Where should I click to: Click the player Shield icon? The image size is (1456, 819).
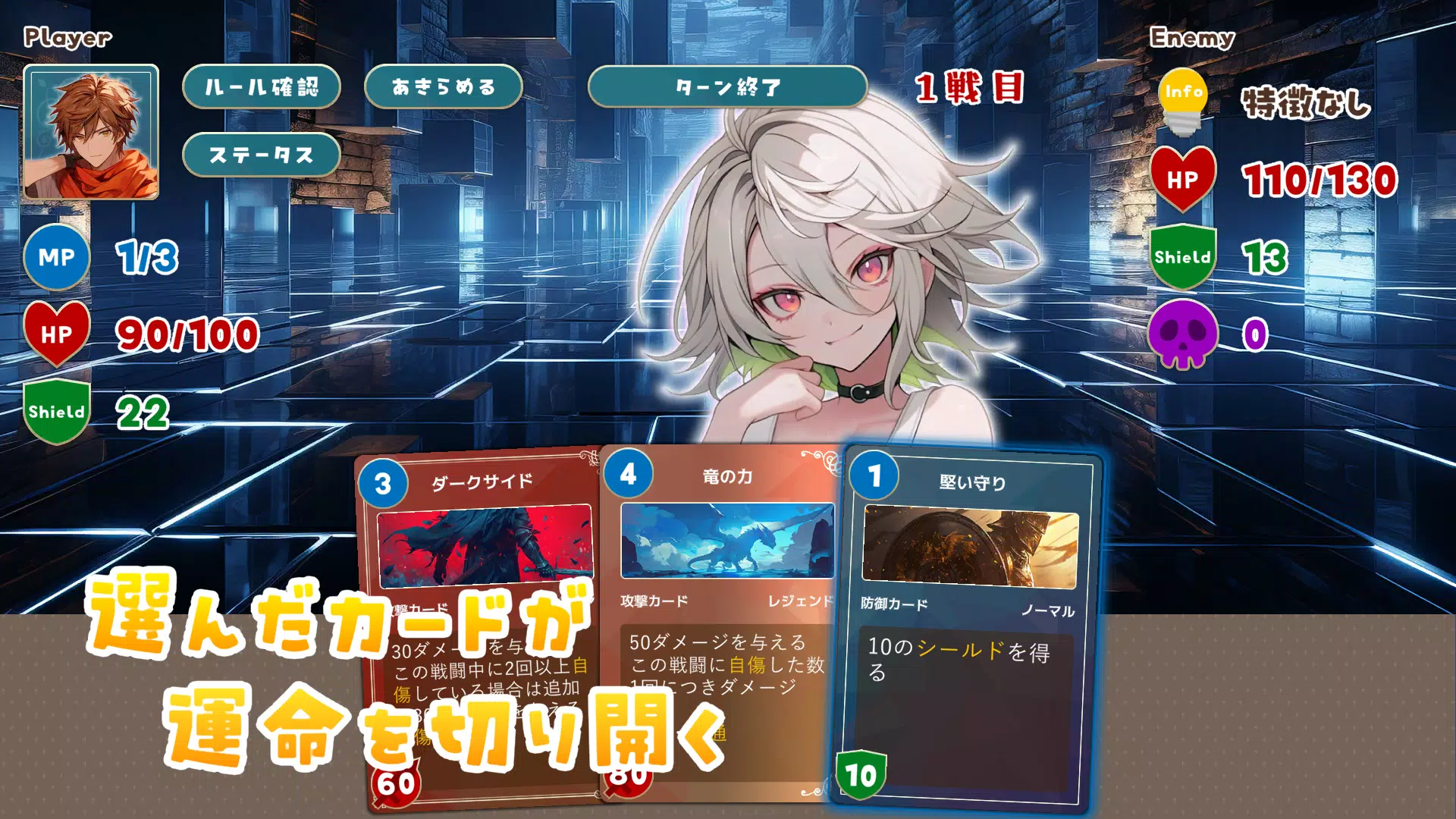pyautogui.click(x=57, y=412)
